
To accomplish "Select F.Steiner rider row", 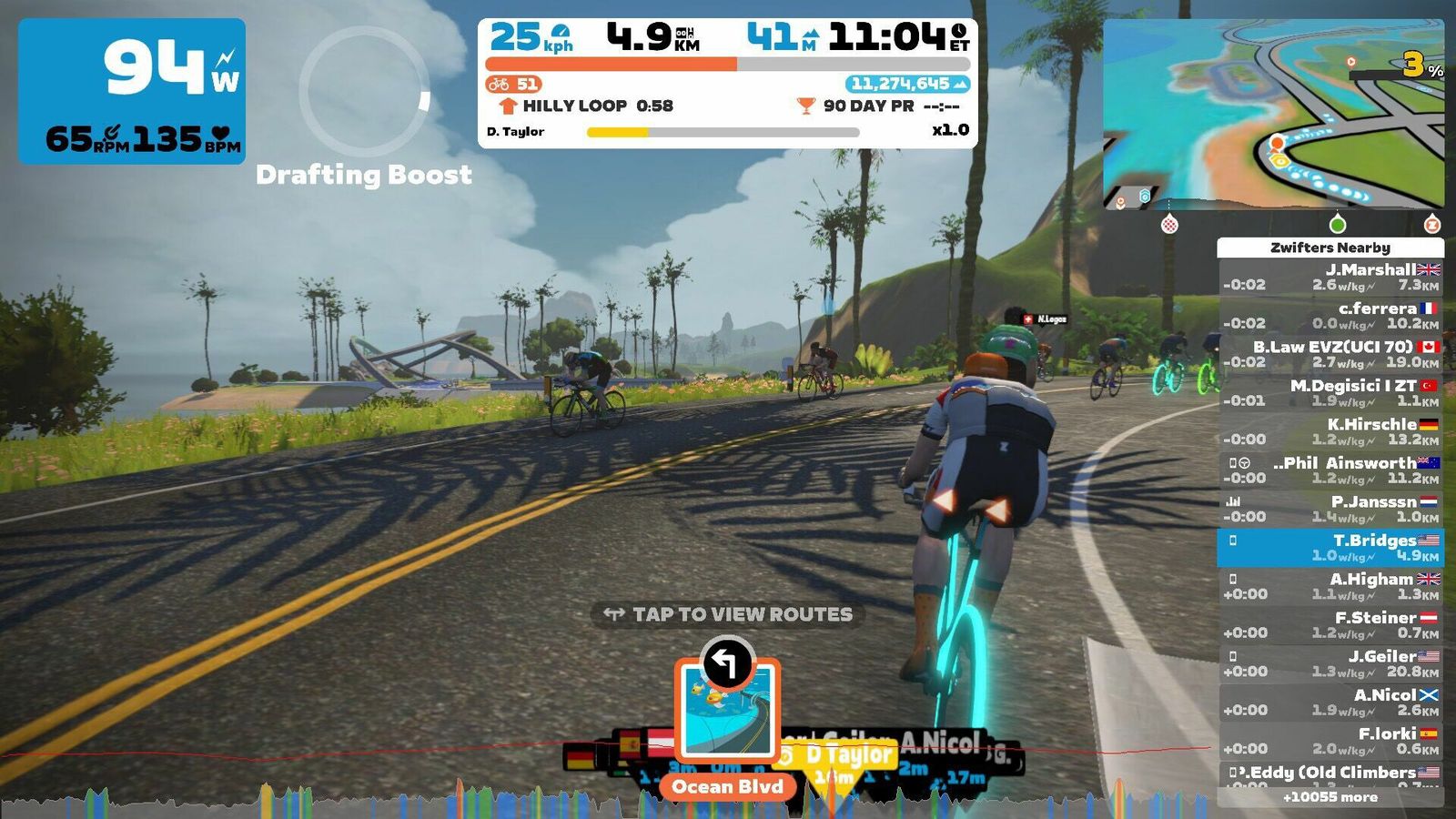I will 1330,624.
